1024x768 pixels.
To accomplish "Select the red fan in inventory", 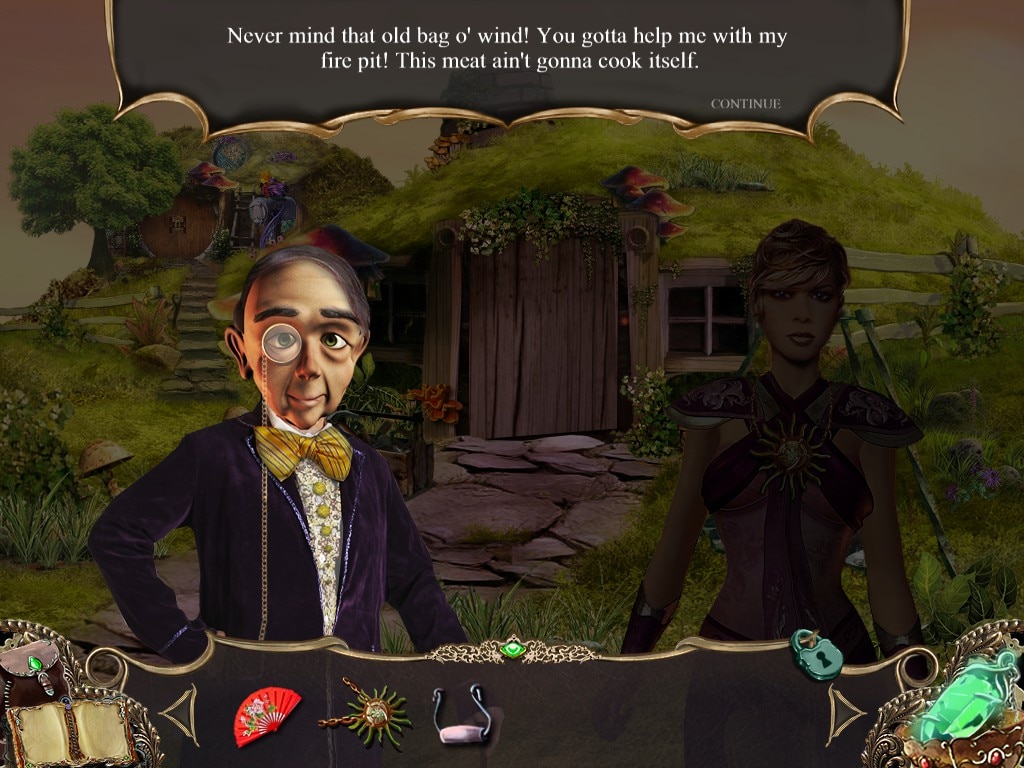I will click(266, 713).
